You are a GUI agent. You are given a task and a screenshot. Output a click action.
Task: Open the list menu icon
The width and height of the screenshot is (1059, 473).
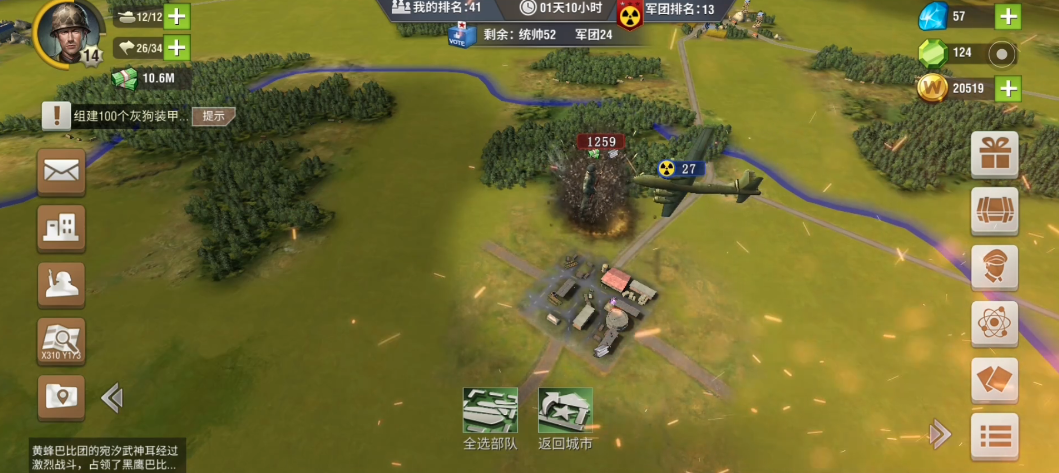point(994,436)
